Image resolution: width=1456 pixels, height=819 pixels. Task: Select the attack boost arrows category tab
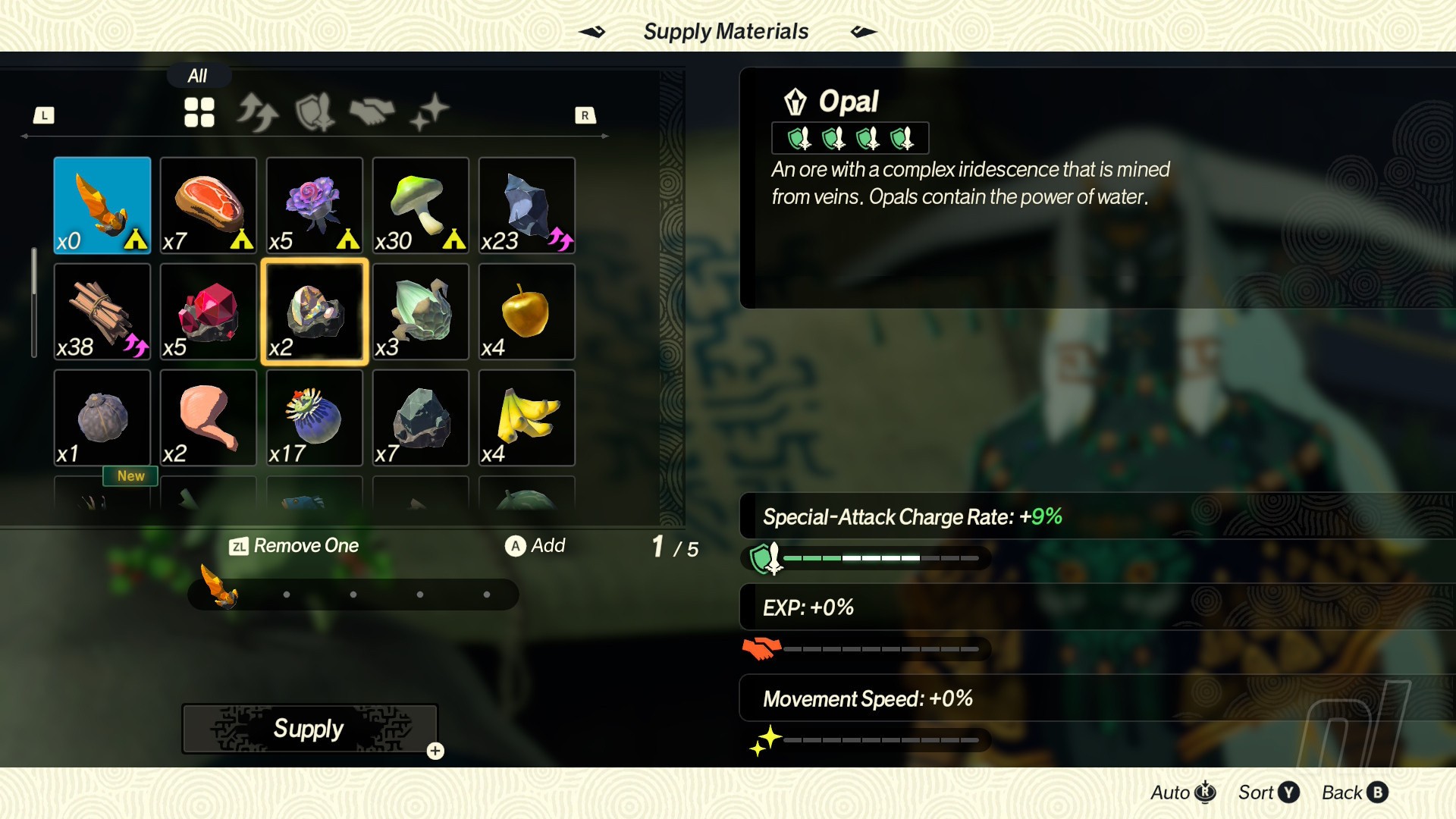click(257, 112)
